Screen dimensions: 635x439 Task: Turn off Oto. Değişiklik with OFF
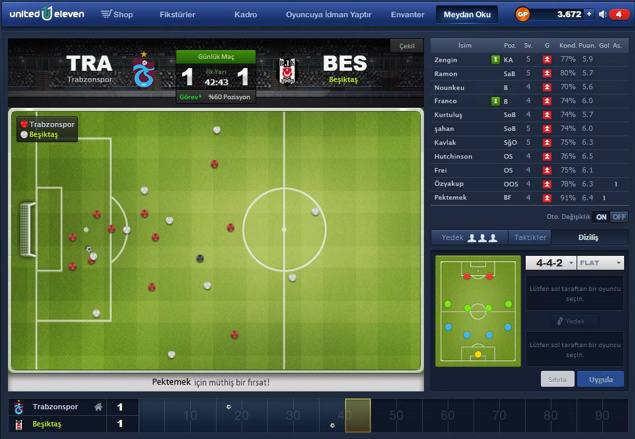point(619,216)
